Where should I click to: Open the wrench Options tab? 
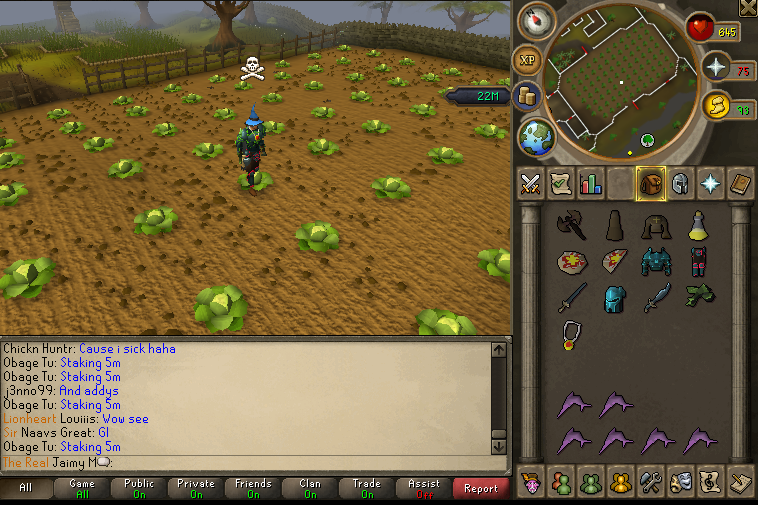pyautogui.click(x=650, y=482)
